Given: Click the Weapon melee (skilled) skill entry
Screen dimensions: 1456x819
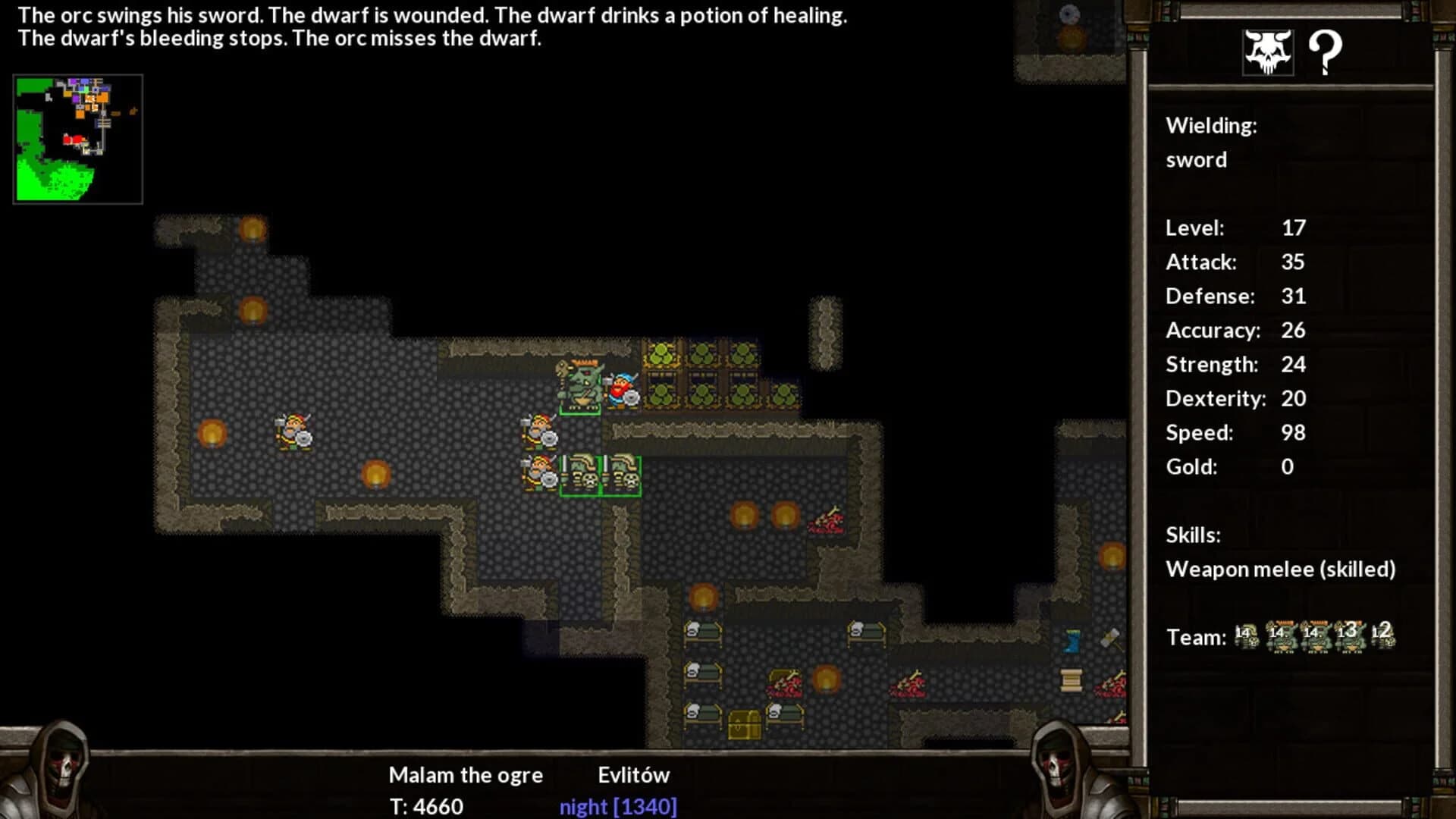Looking at the screenshot, I should pos(1282,569).
